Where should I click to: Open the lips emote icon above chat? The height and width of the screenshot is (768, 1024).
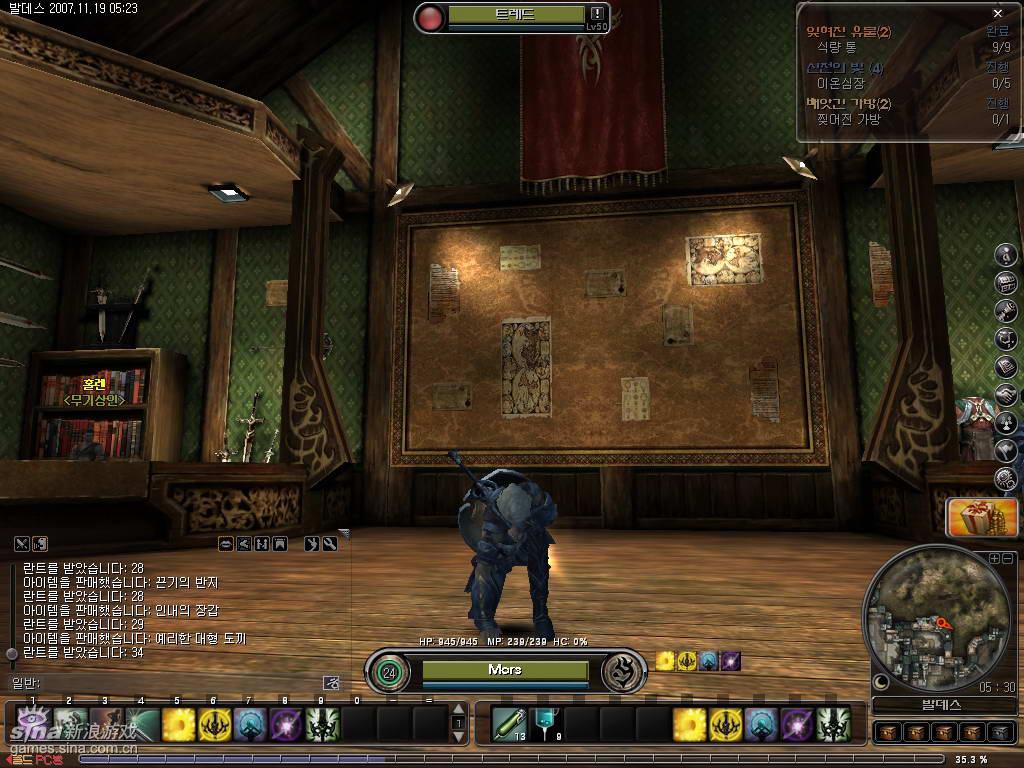point(227,544)
